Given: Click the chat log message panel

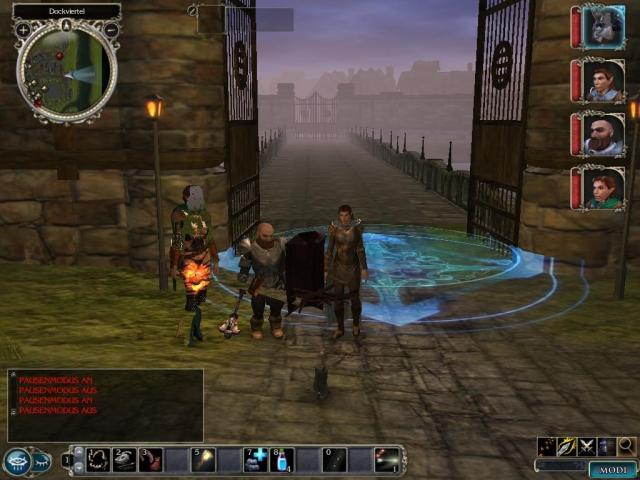Looking at the screenshot, I should [105, 405].
